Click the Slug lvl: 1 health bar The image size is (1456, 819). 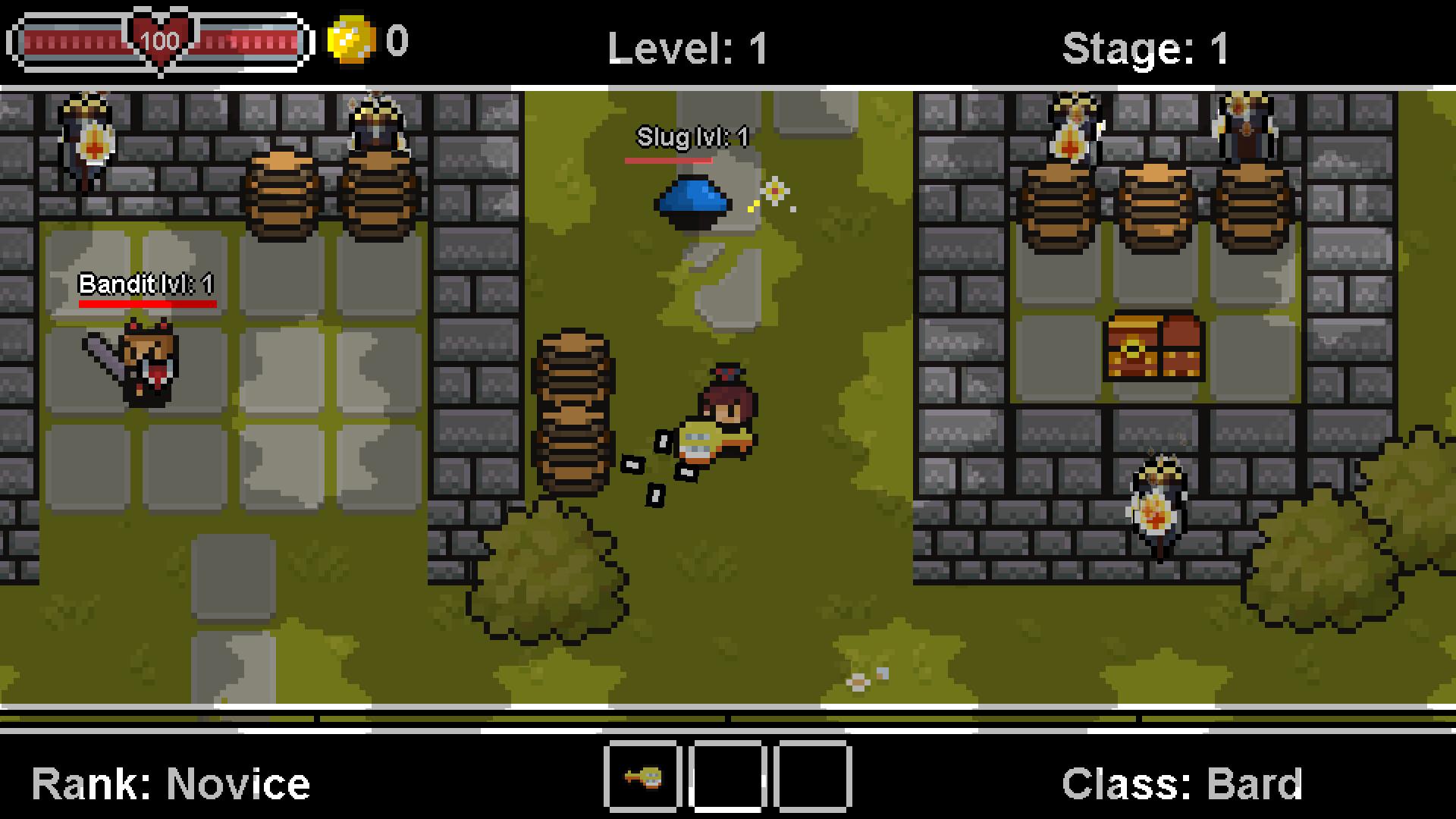pos(668,161)
